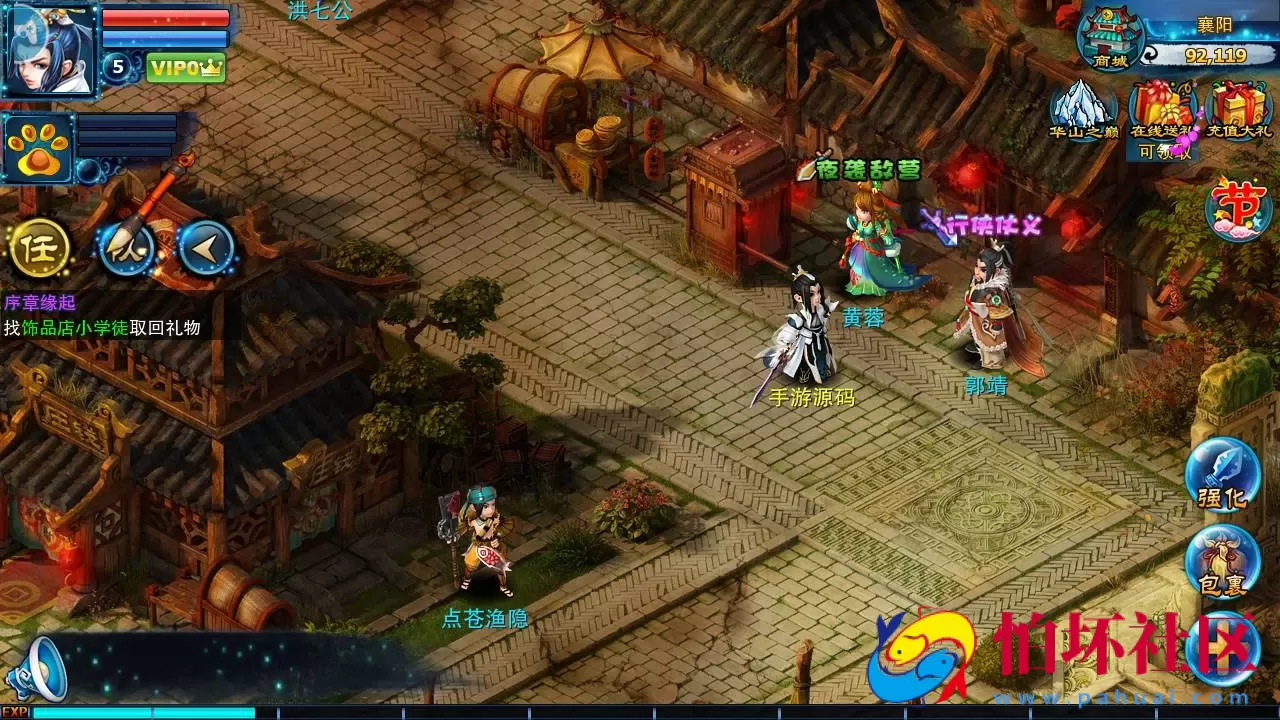Screen dimensions: 1280x720
Task: Open the 节 festival event icon
Action: pos(1235,206)
